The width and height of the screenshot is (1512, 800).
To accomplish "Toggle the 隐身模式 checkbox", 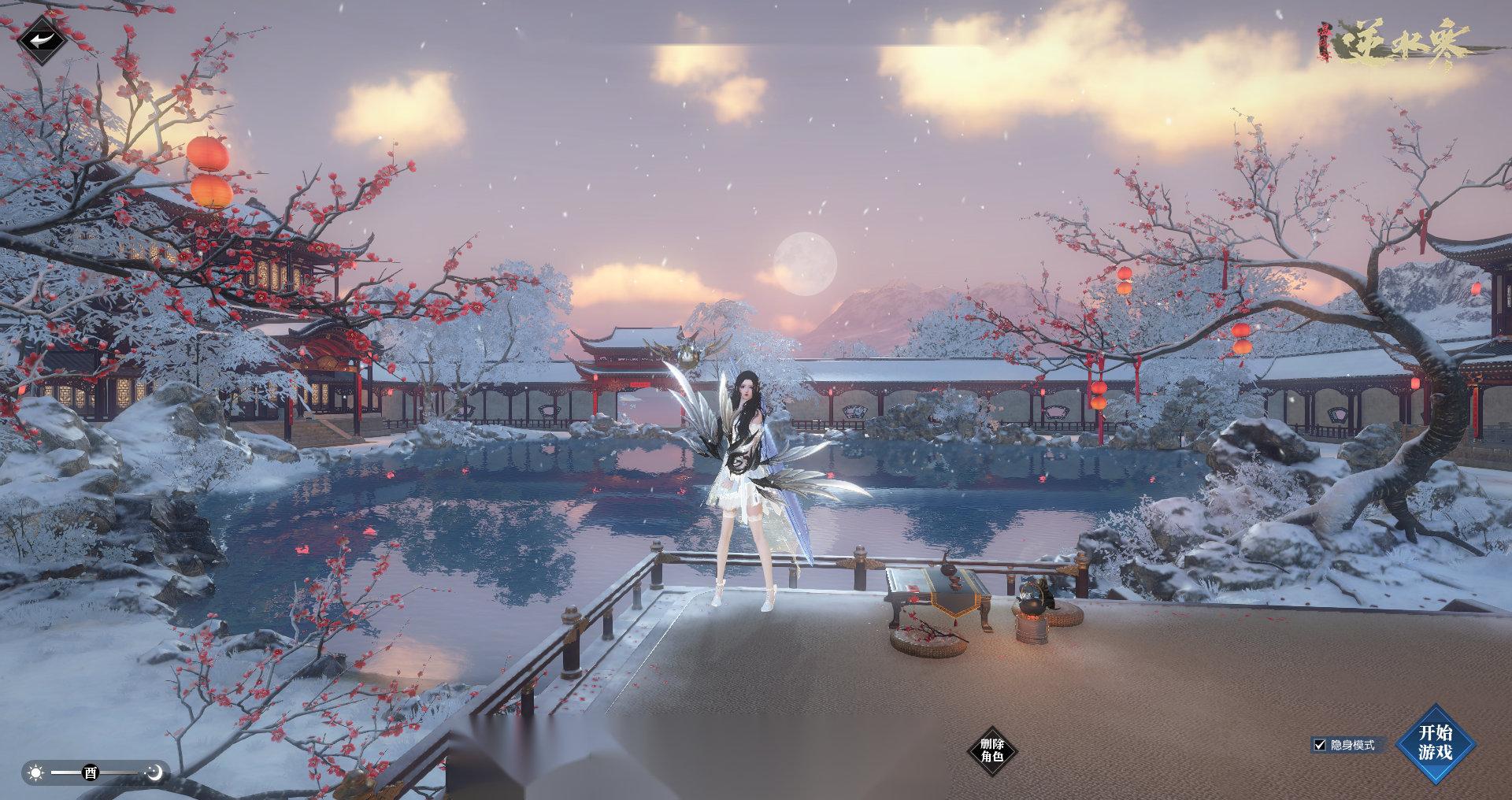I will 1320,745.
